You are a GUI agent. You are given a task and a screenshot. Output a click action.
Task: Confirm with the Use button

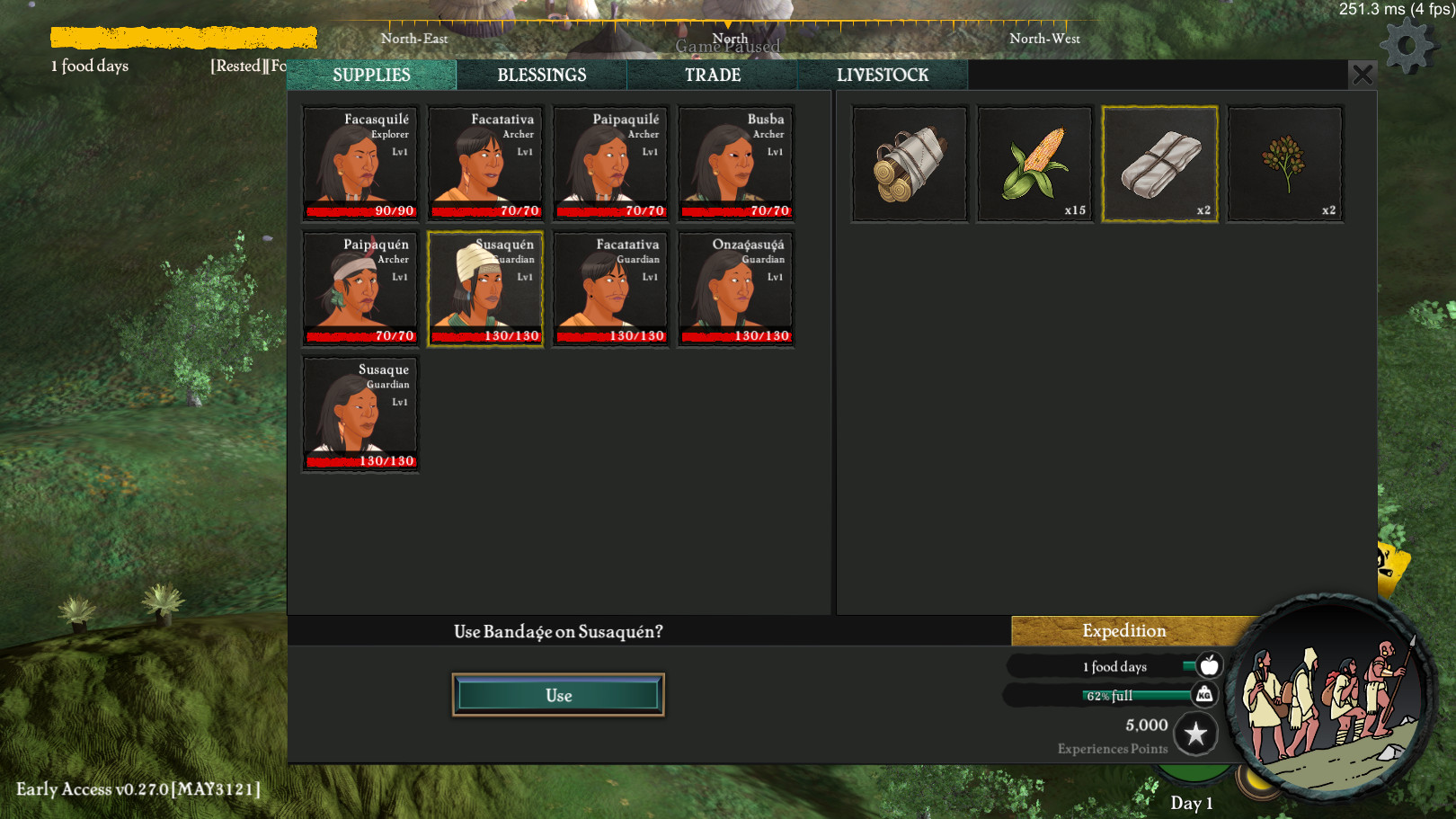(x=558, y=695)
